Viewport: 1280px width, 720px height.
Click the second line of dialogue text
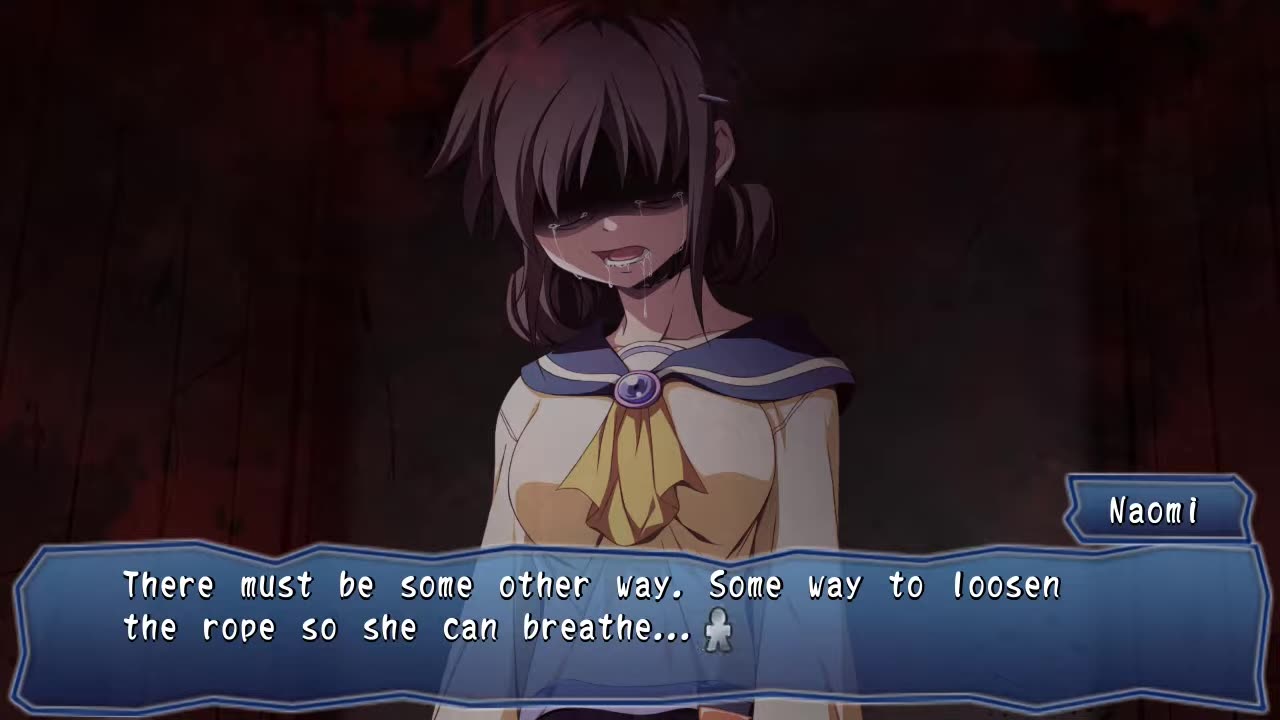click(x=420, y=628)
